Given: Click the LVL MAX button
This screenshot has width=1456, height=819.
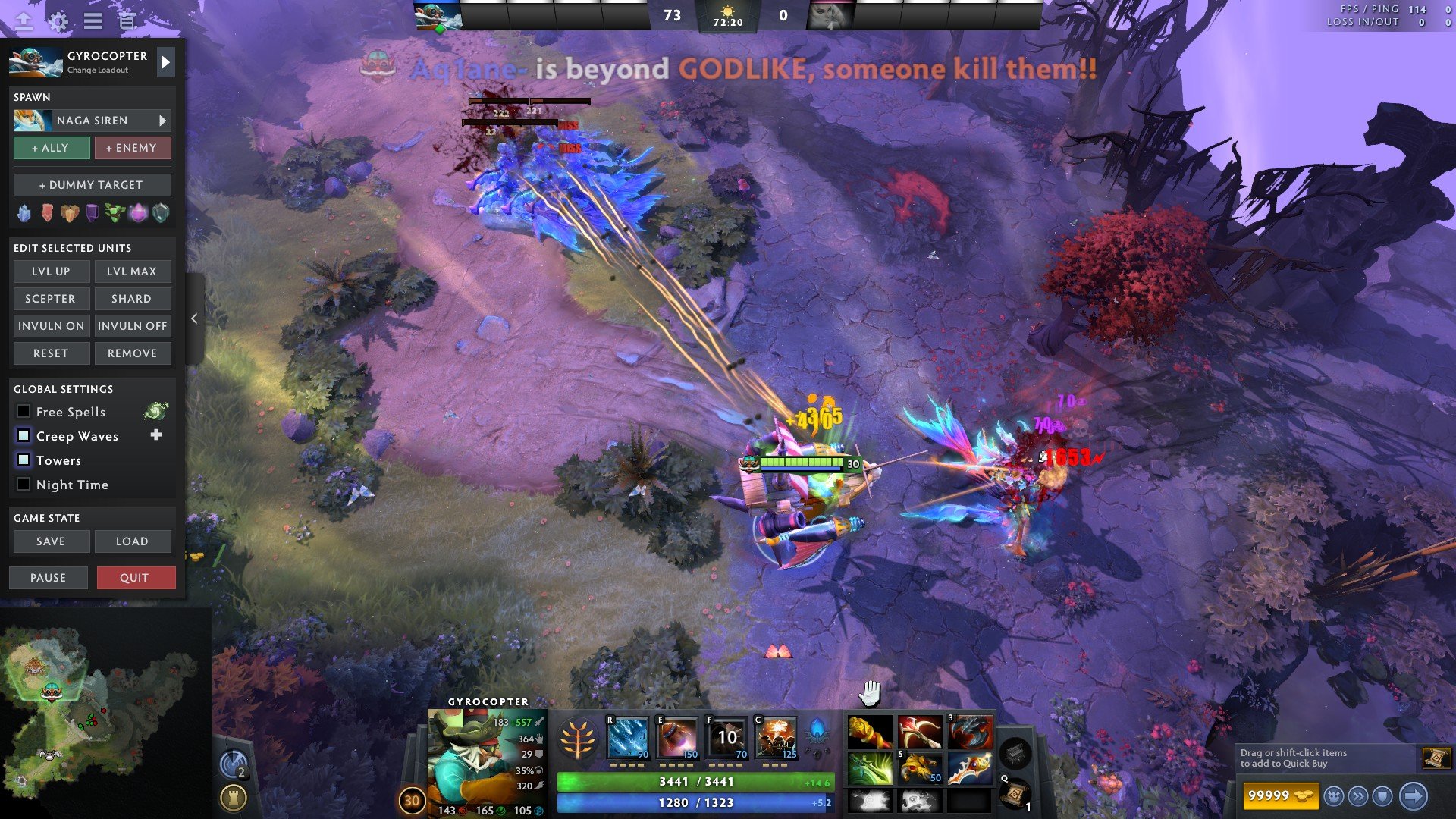Looking at the screenshot, I should coord(132,271).
